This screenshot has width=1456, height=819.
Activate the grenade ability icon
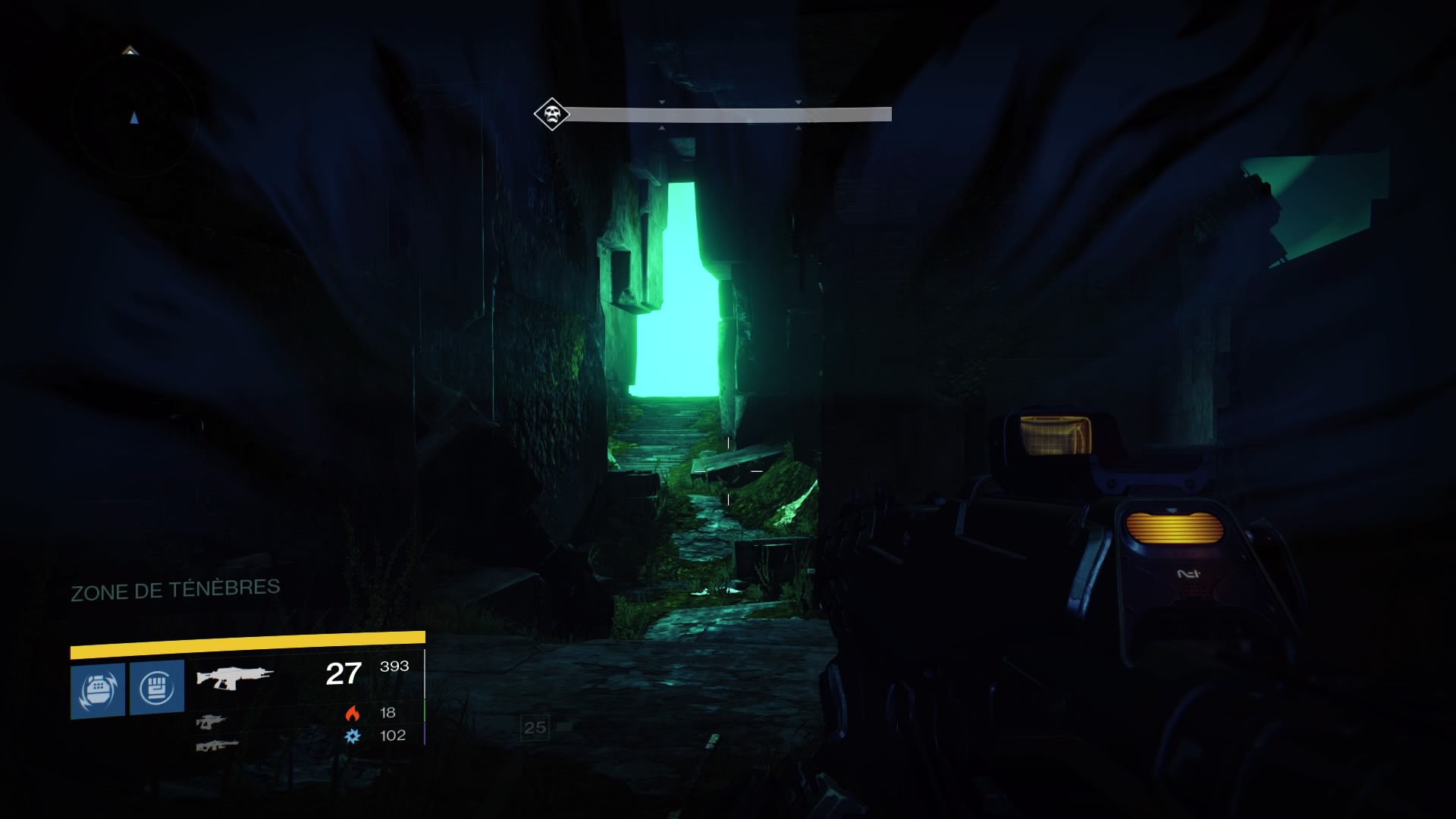pos(98,690)
